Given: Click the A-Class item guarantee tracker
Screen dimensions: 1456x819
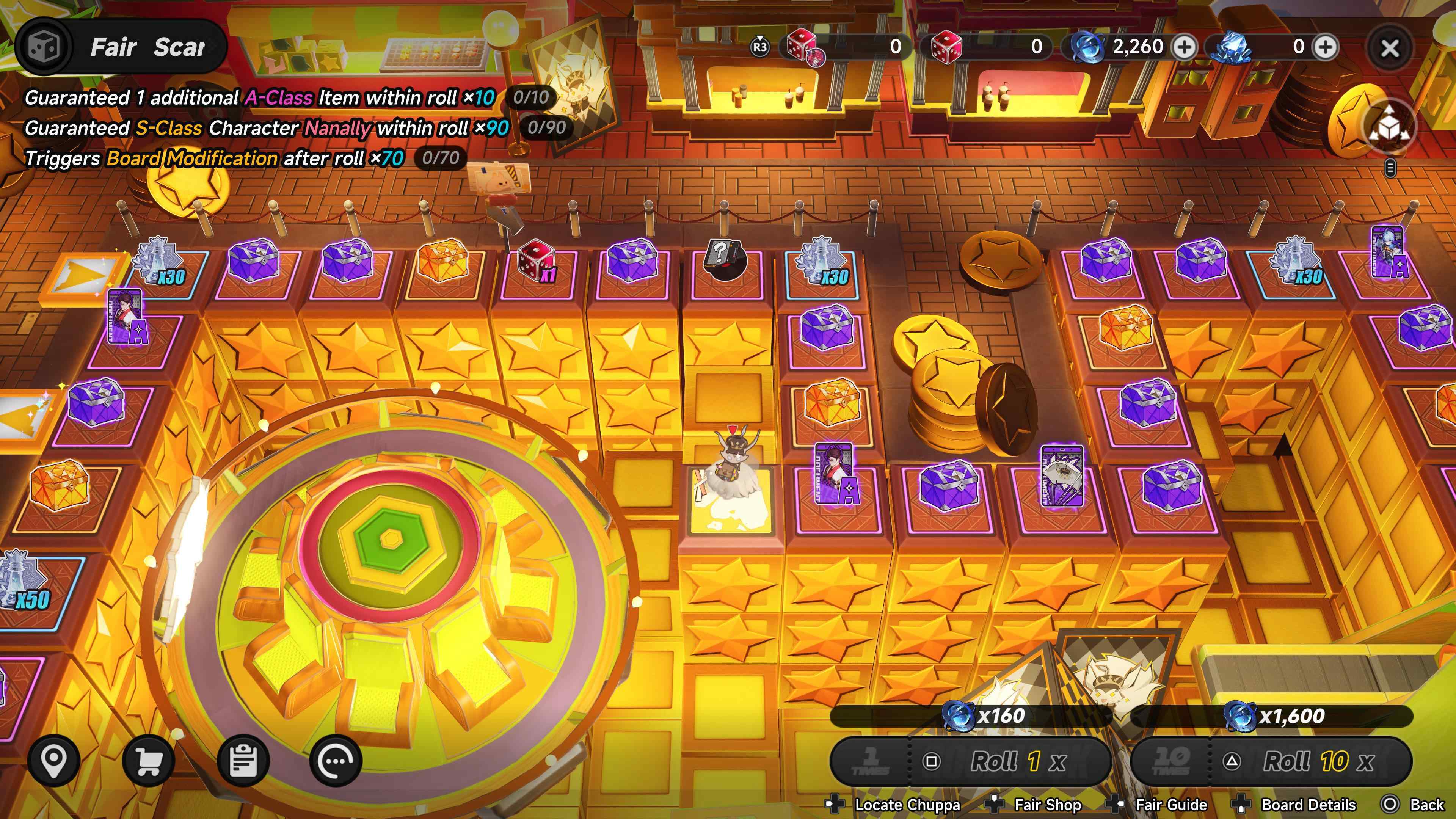Looking at the screenshot, I should tap(288, 98).
